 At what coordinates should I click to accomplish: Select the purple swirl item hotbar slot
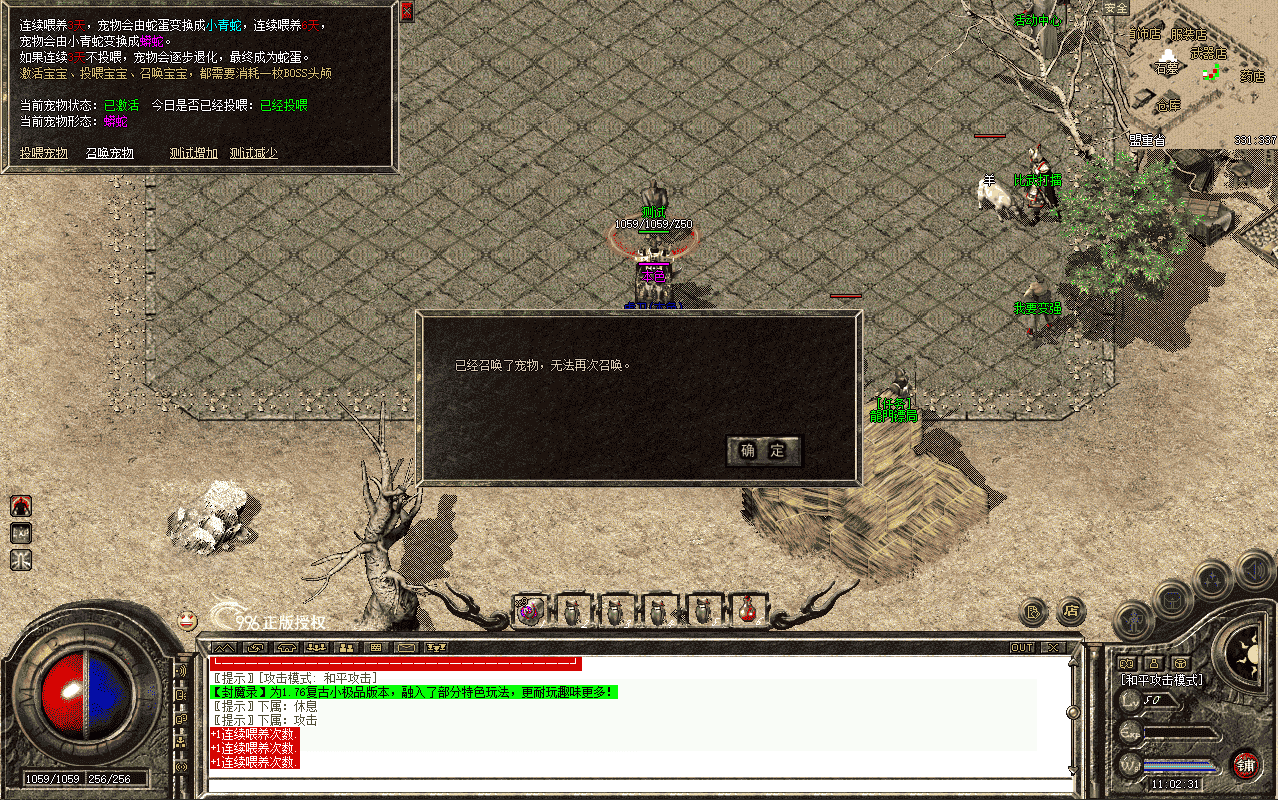tap(529, 611)
